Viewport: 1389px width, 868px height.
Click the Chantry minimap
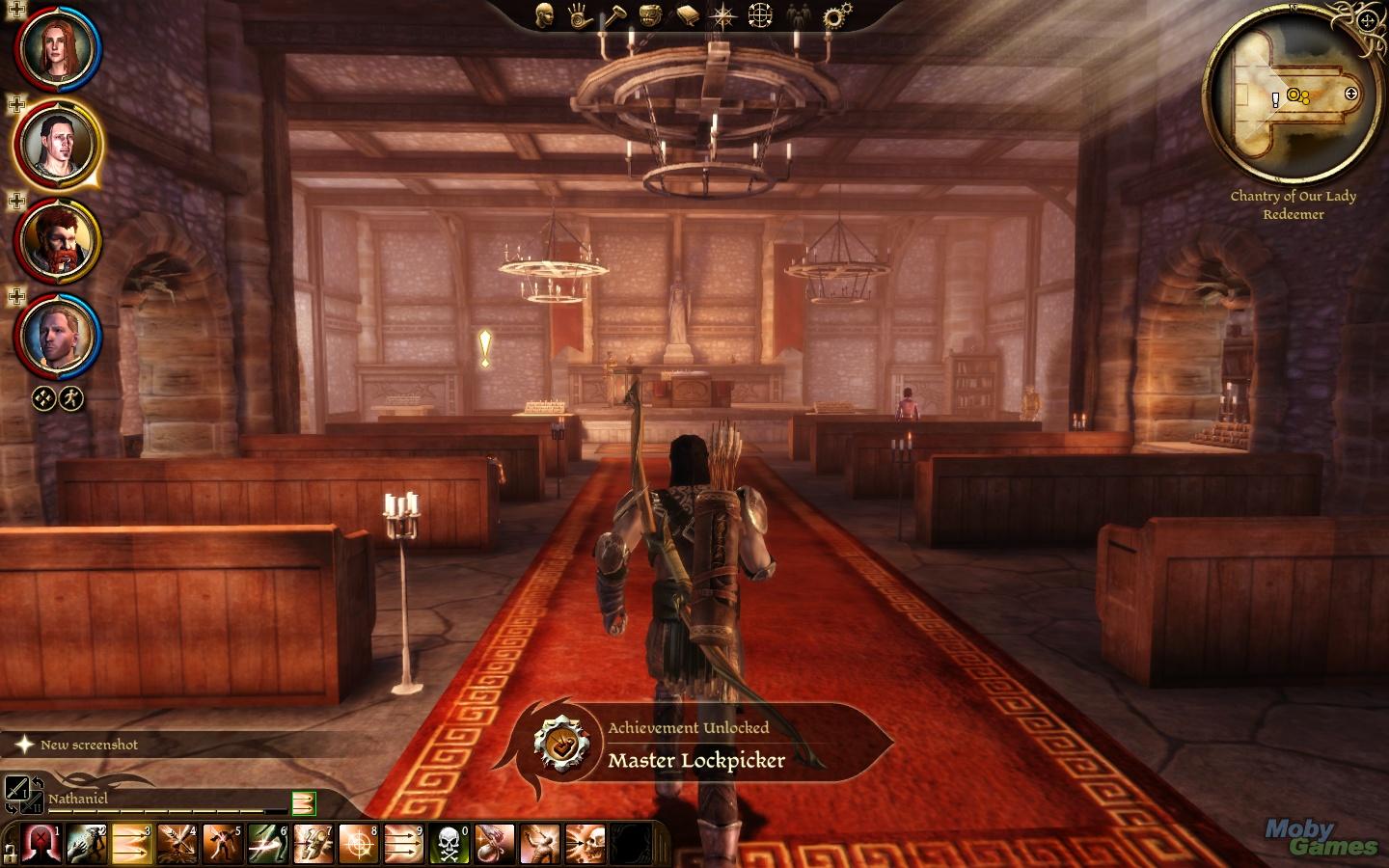1294,96
